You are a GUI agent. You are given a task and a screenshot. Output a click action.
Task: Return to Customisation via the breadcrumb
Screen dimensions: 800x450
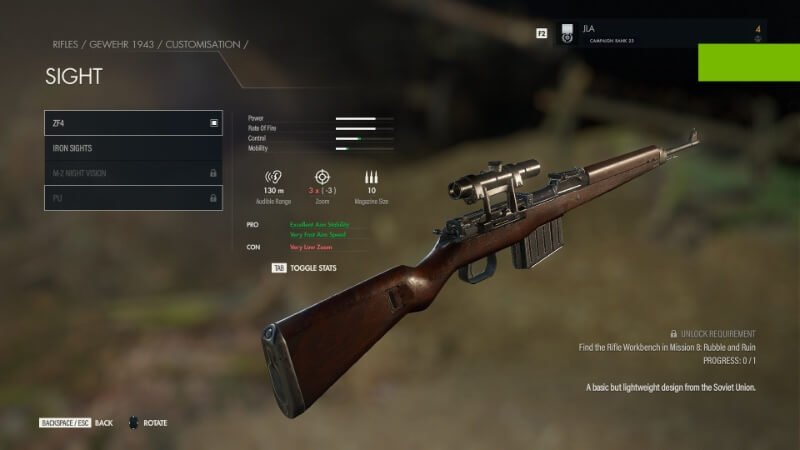coord(204,45)
